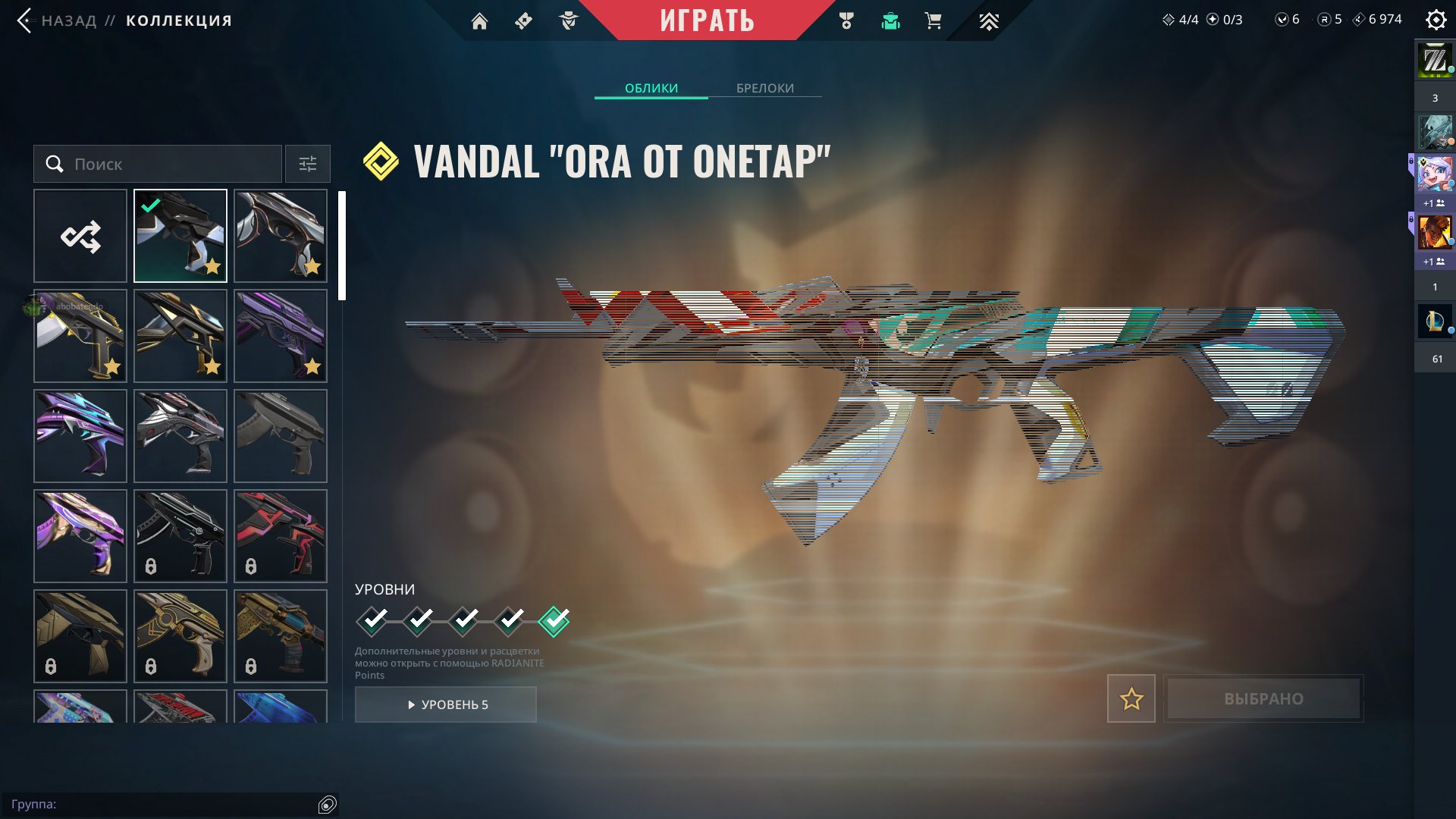
Task: Toggle the favorite star button
Action: [1131, 698]
